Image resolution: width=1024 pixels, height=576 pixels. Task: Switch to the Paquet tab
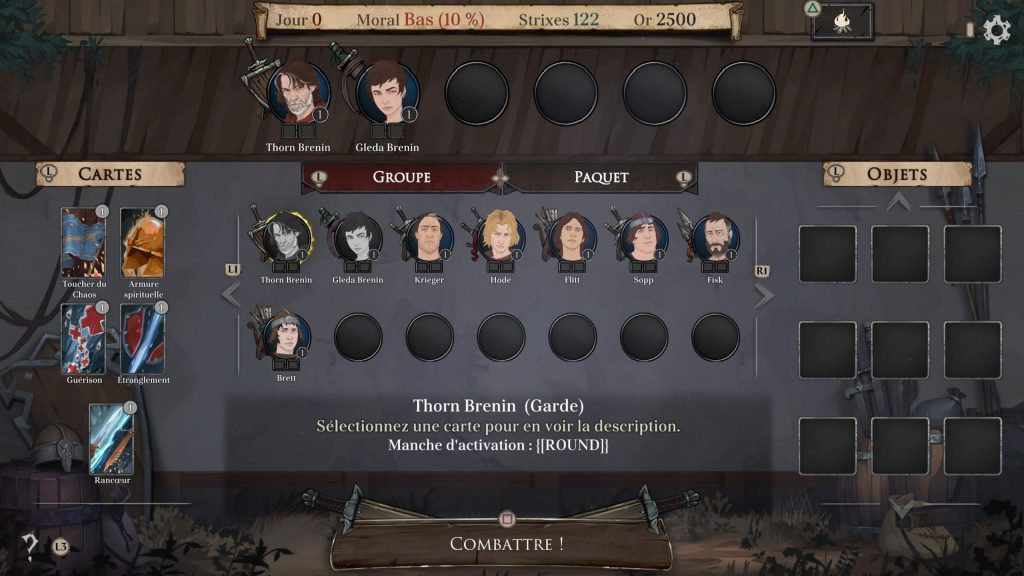(x=601, y=177)
